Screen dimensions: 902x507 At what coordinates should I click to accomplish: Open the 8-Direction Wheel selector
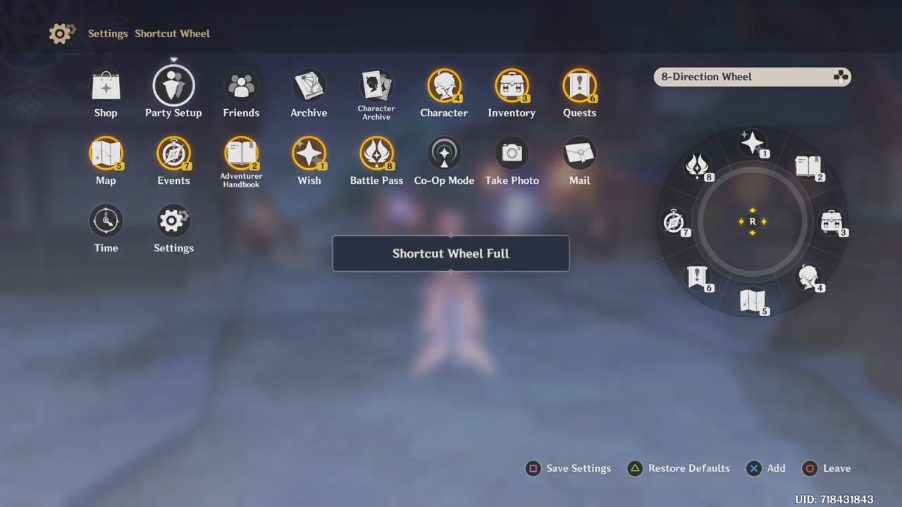(x=752, y=77)
